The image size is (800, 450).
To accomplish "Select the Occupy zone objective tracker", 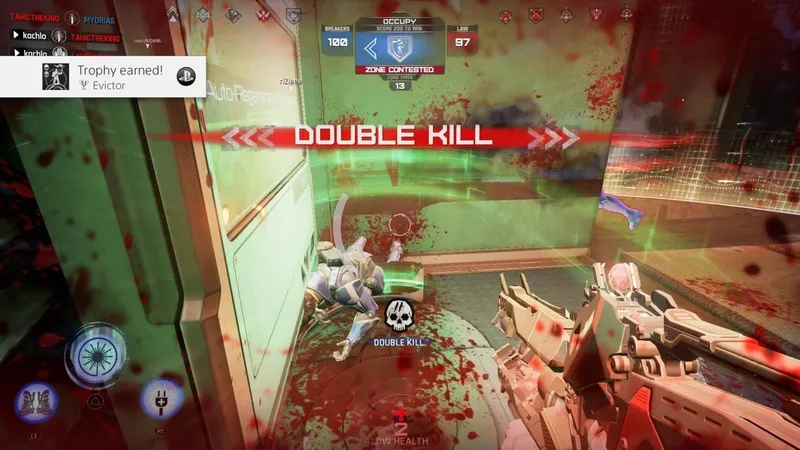I will pyautogui.click(x=399, y=49).
